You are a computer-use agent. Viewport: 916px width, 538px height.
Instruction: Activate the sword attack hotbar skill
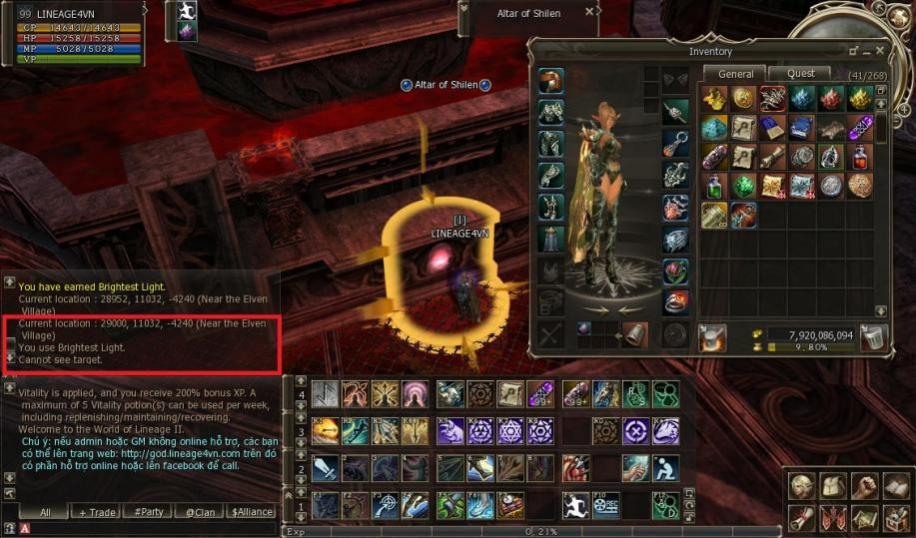pos(325,467)
